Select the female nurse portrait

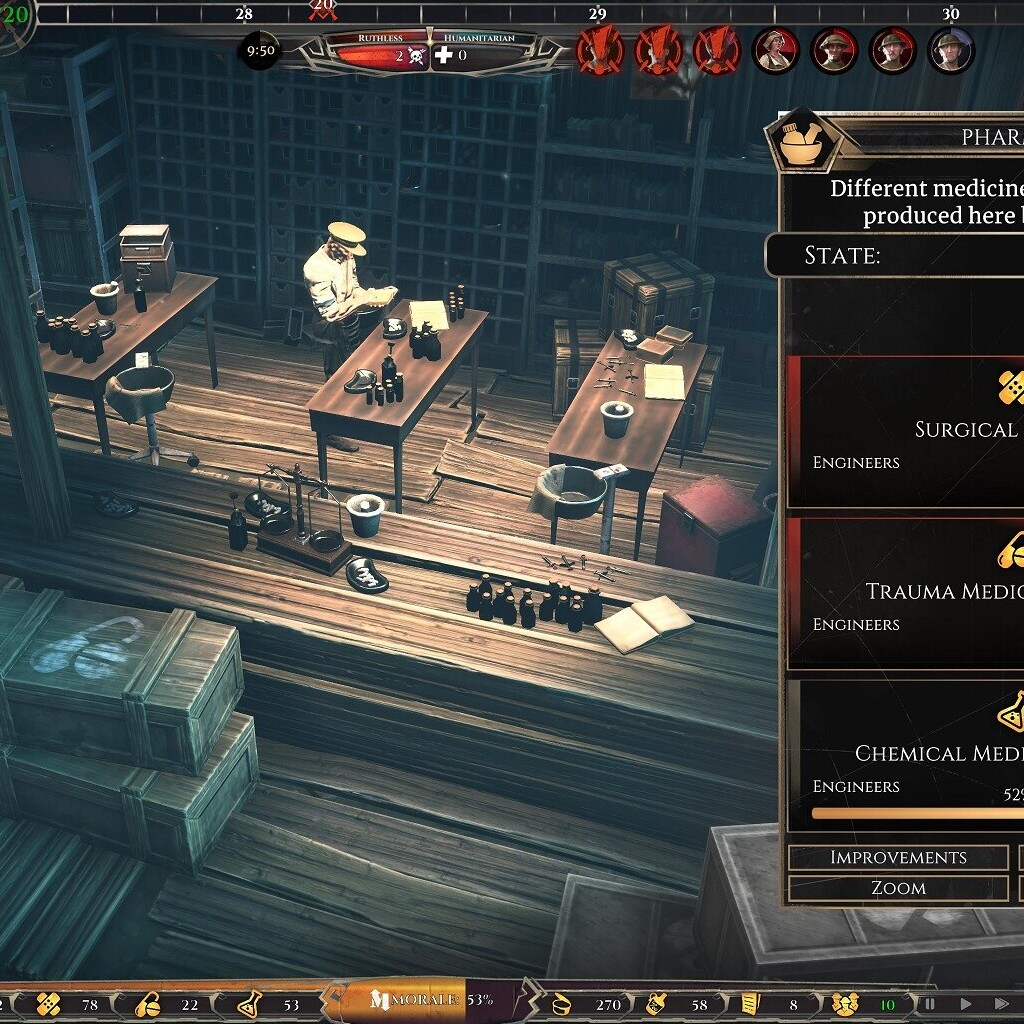pos(776,50)
